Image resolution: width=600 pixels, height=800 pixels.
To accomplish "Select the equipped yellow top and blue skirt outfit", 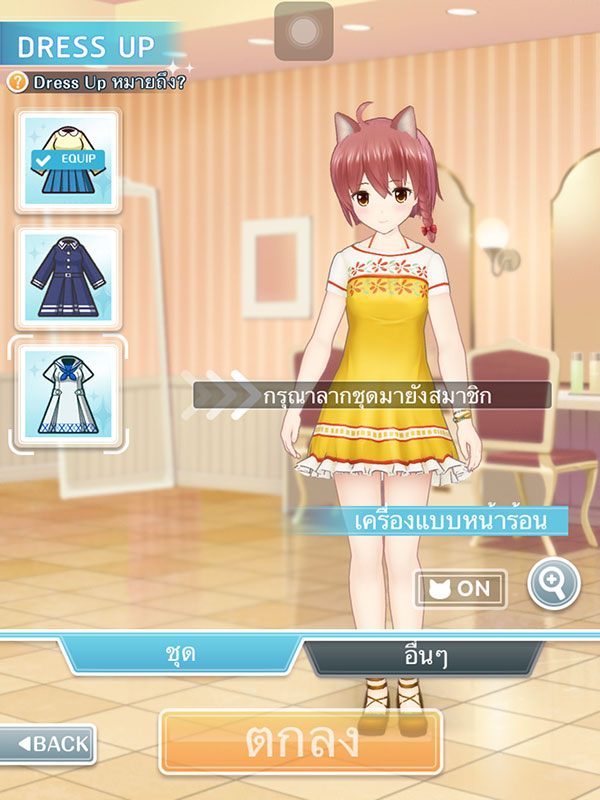I will [x=67, y=161].
